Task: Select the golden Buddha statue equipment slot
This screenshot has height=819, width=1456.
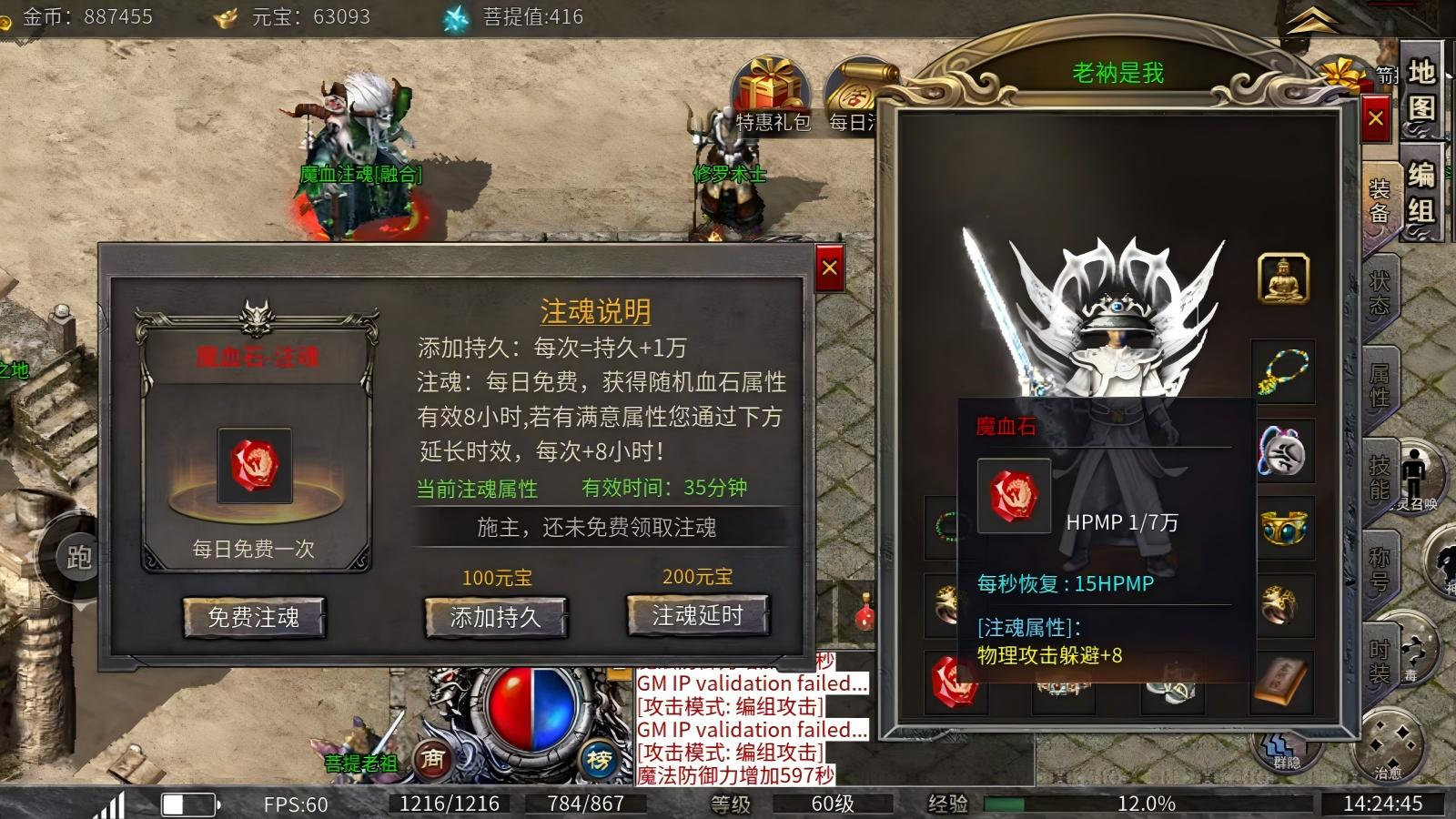Action: [x=1283, y=278]
